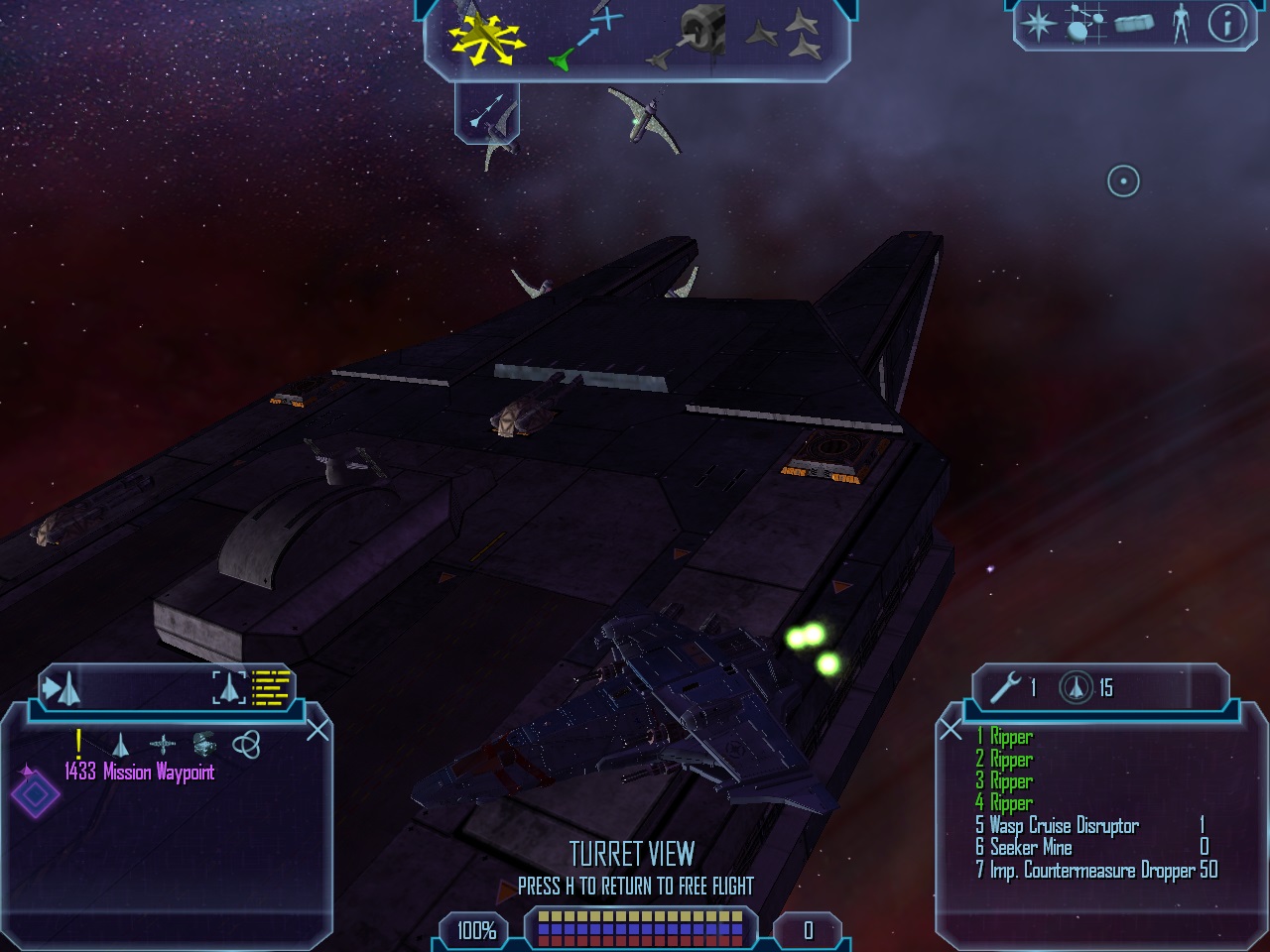Image resolution: width=1270 pixels, height=952 pixels.
Task: Open the Information "i" icon
Action: pos(1226,22)
